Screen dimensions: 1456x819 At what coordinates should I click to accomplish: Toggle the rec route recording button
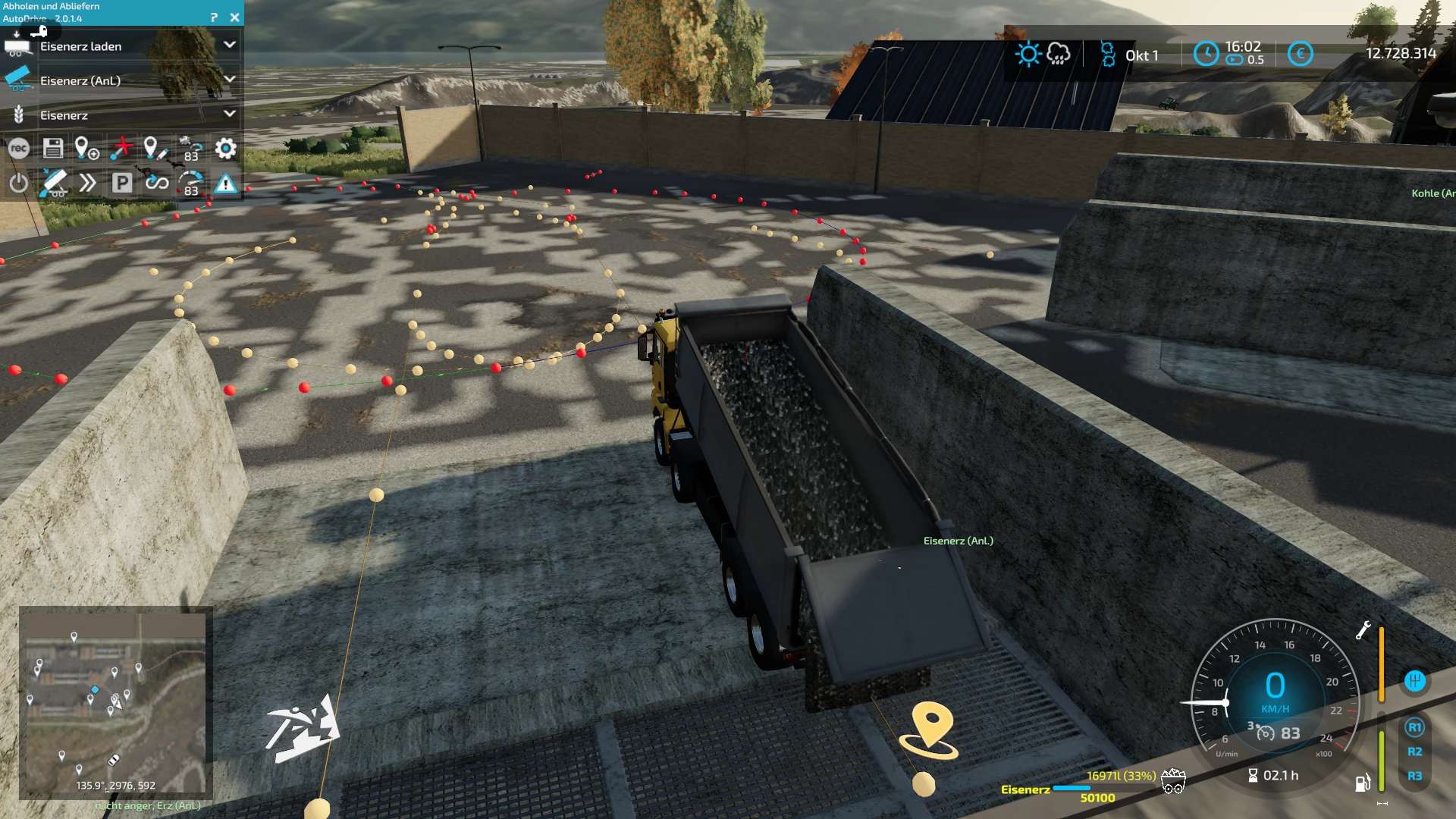(x=19, y=149)
